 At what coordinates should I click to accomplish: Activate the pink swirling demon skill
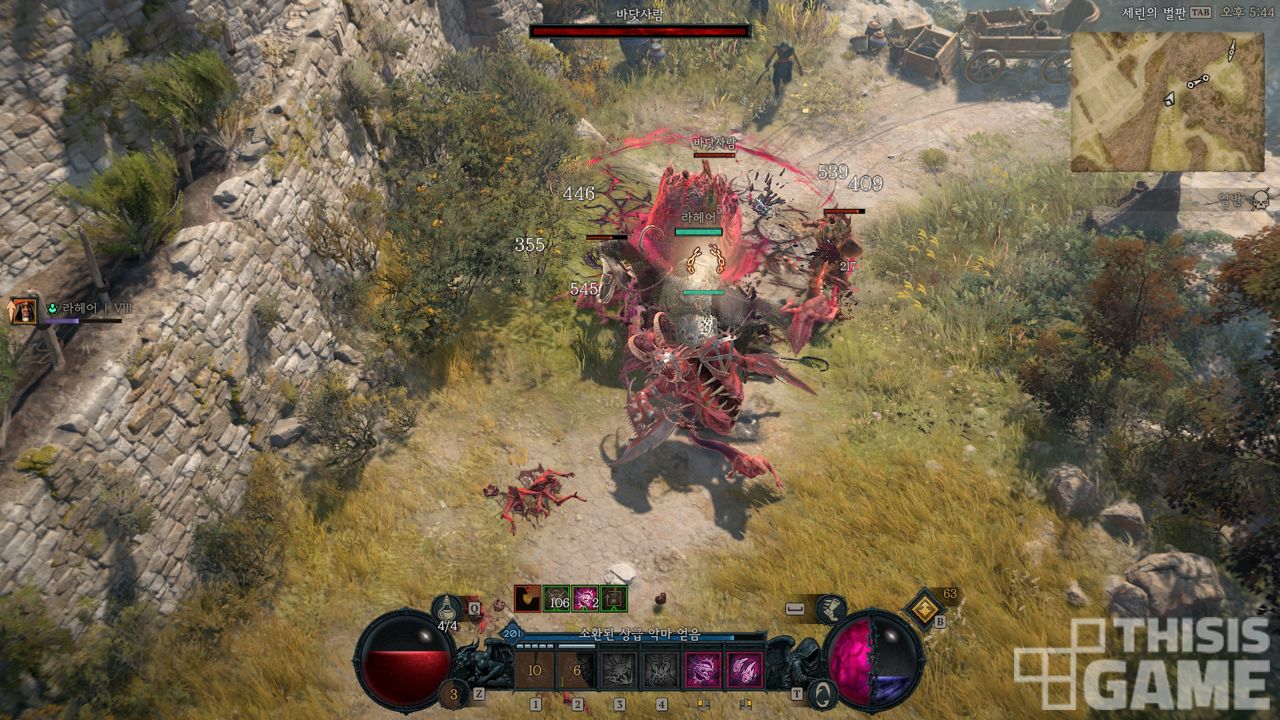[x=702, y=670]
